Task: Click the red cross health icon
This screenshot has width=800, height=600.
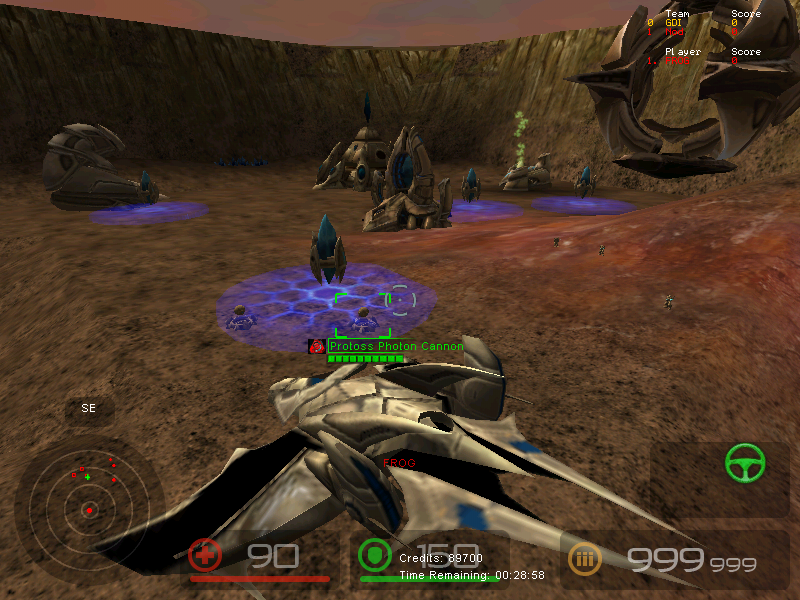Action: click(205, 555)
